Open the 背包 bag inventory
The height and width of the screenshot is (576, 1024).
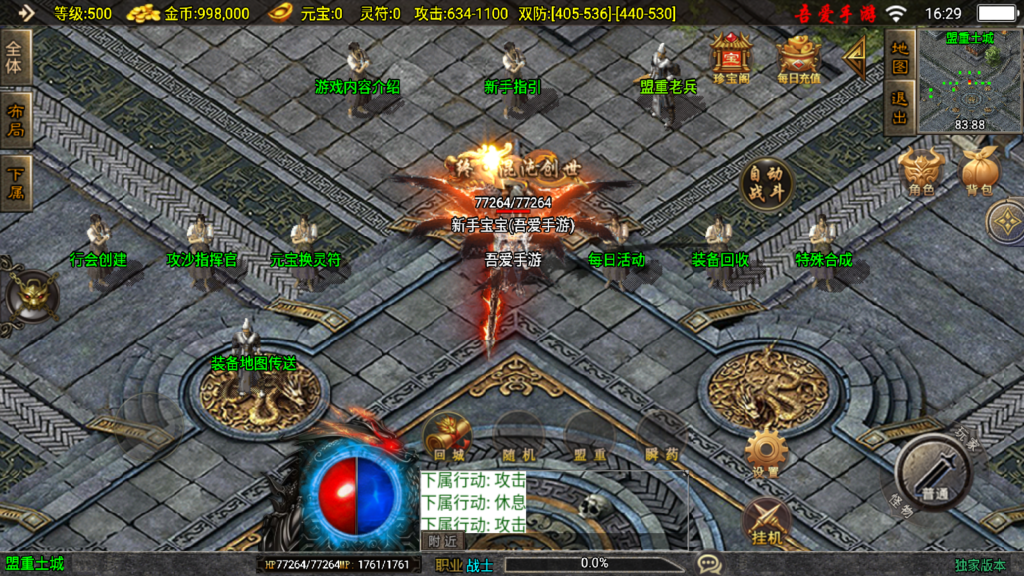click(978, 171)
